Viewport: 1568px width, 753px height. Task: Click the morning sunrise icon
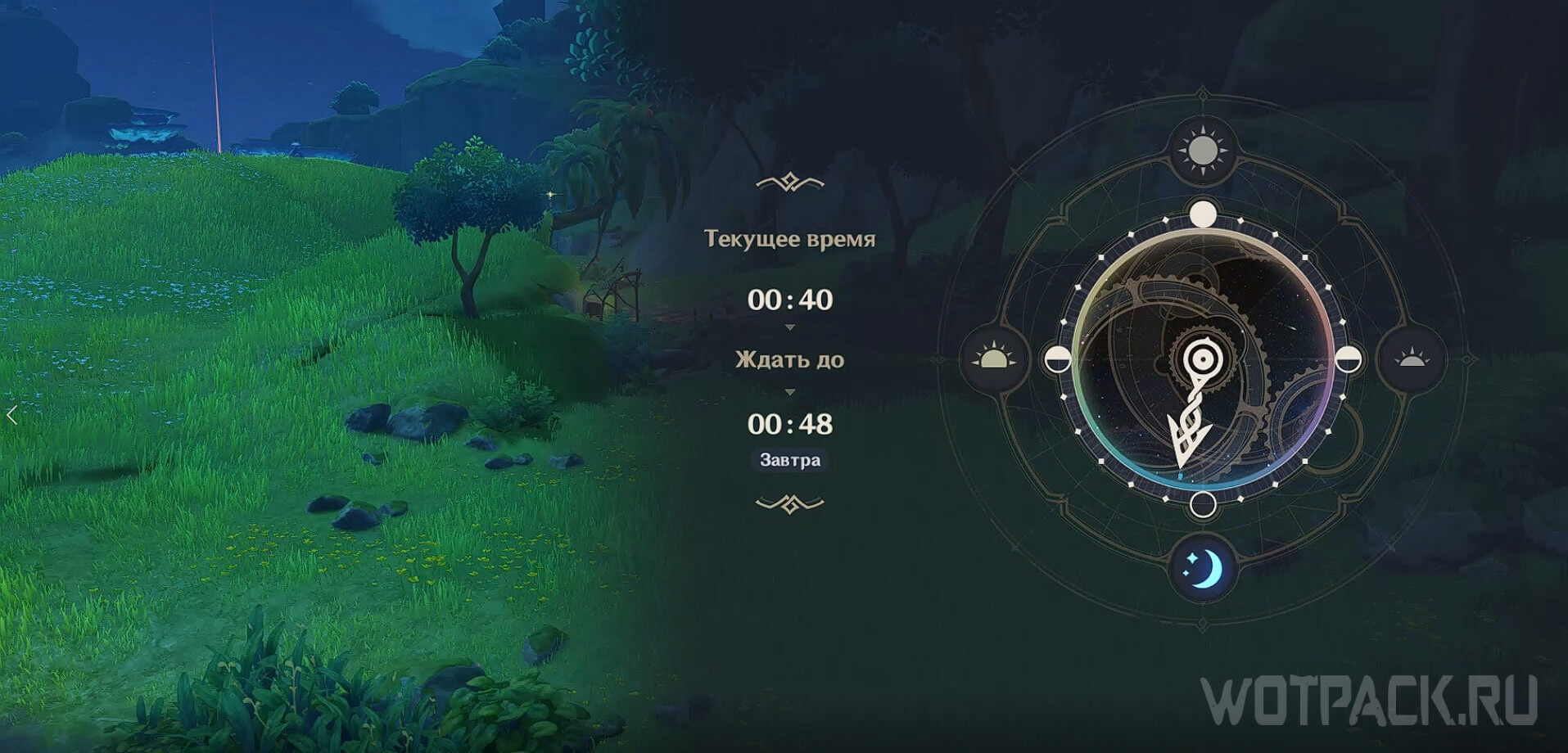pos(993,359)
